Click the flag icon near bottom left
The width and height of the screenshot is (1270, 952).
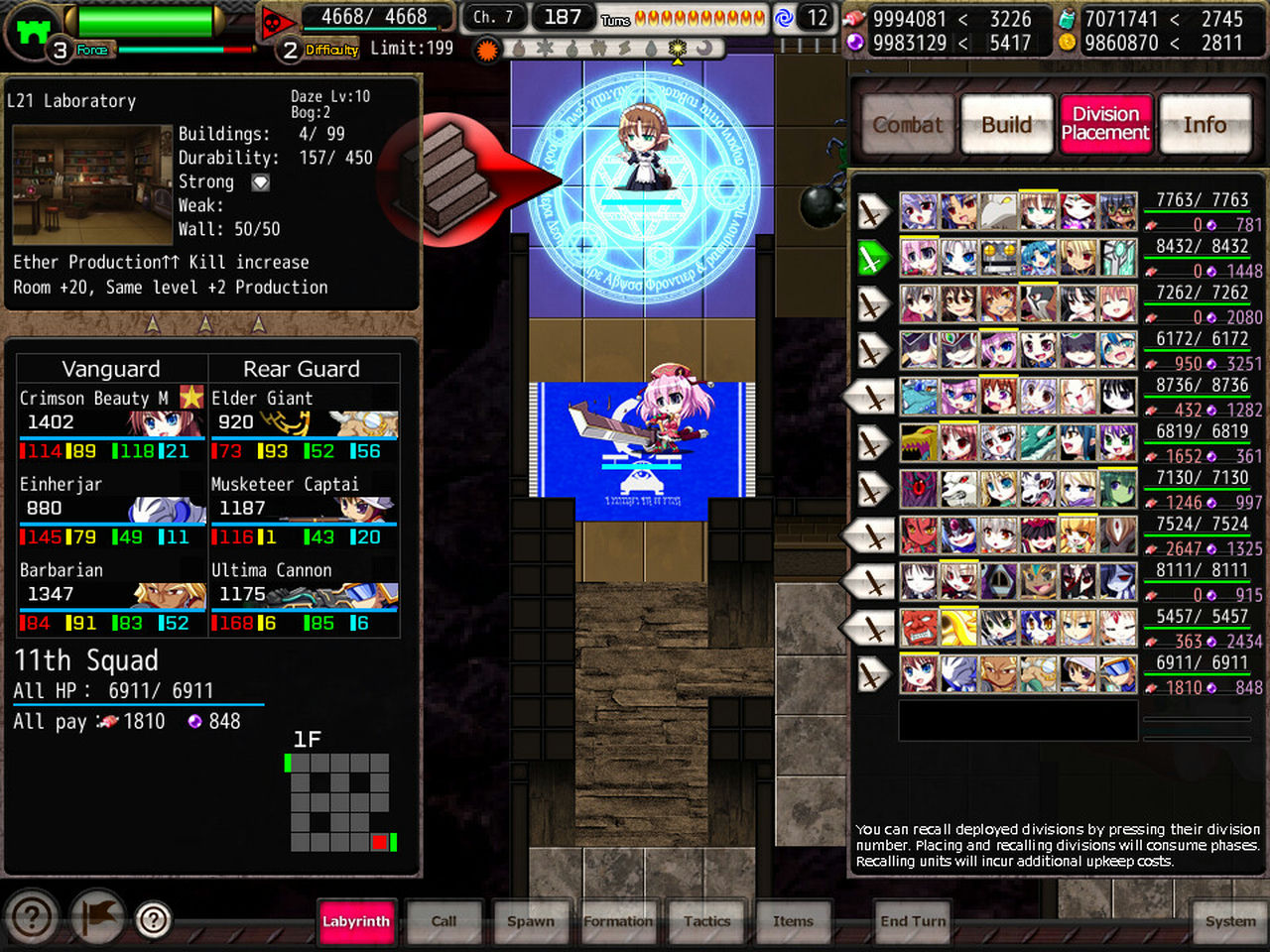point(98,918)
